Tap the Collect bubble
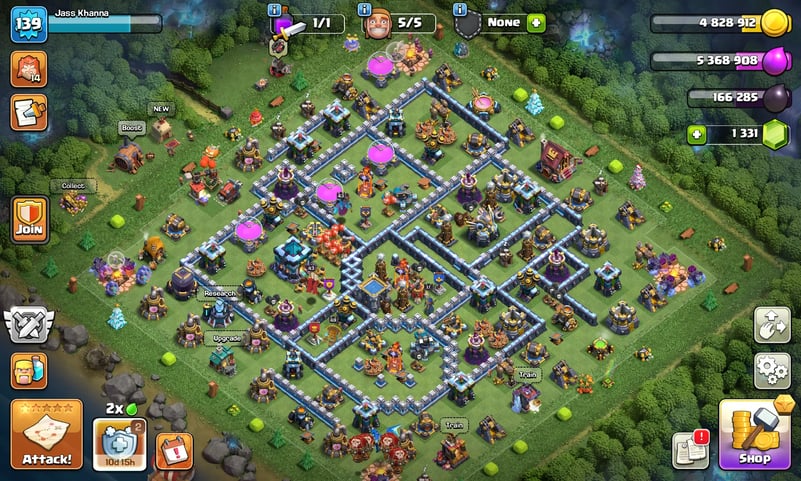Image resolution: width=801 pixels, height=481 pixels. point(73,185)
